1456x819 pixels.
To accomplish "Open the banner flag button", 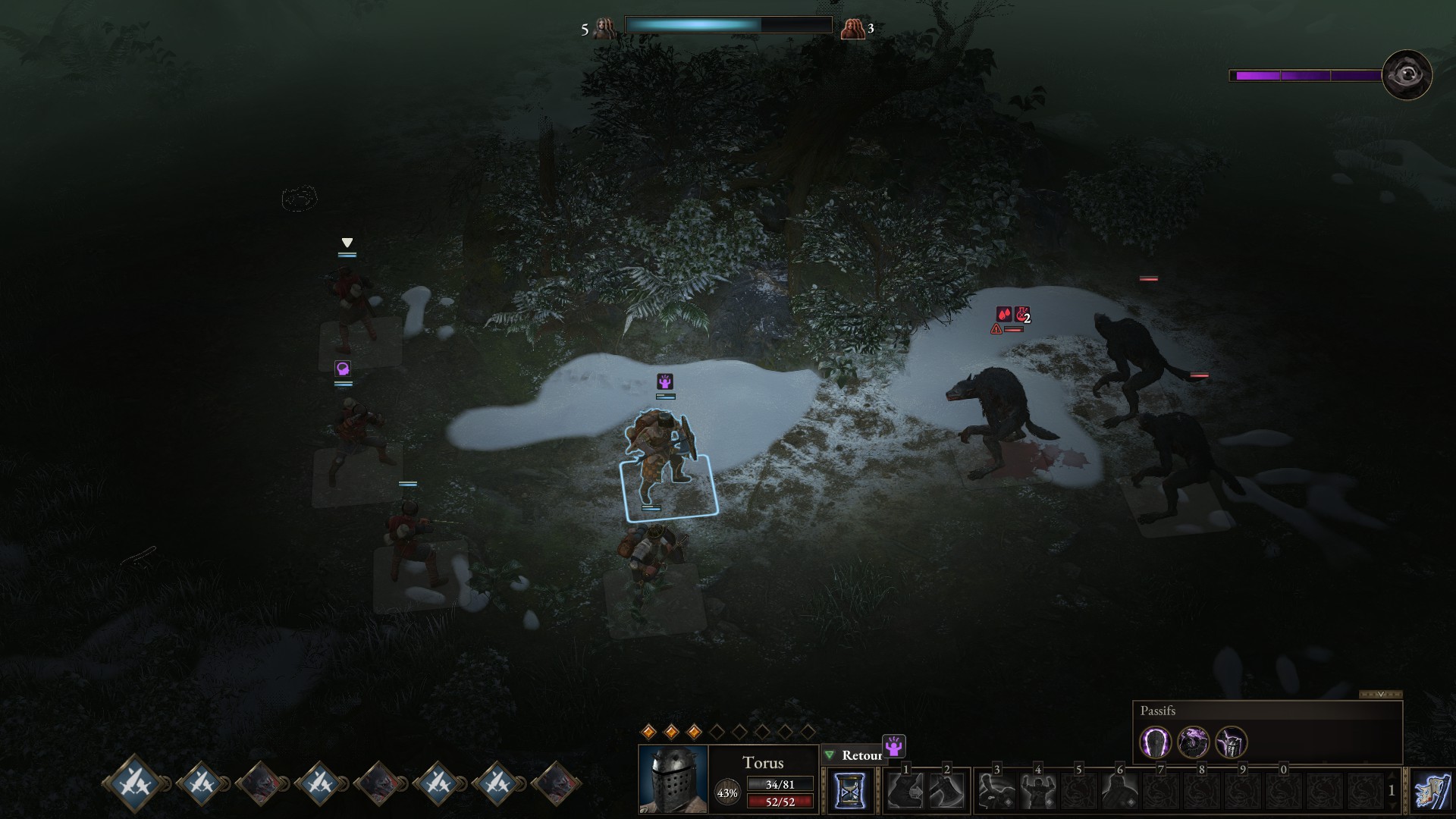I will (1432, 790).
